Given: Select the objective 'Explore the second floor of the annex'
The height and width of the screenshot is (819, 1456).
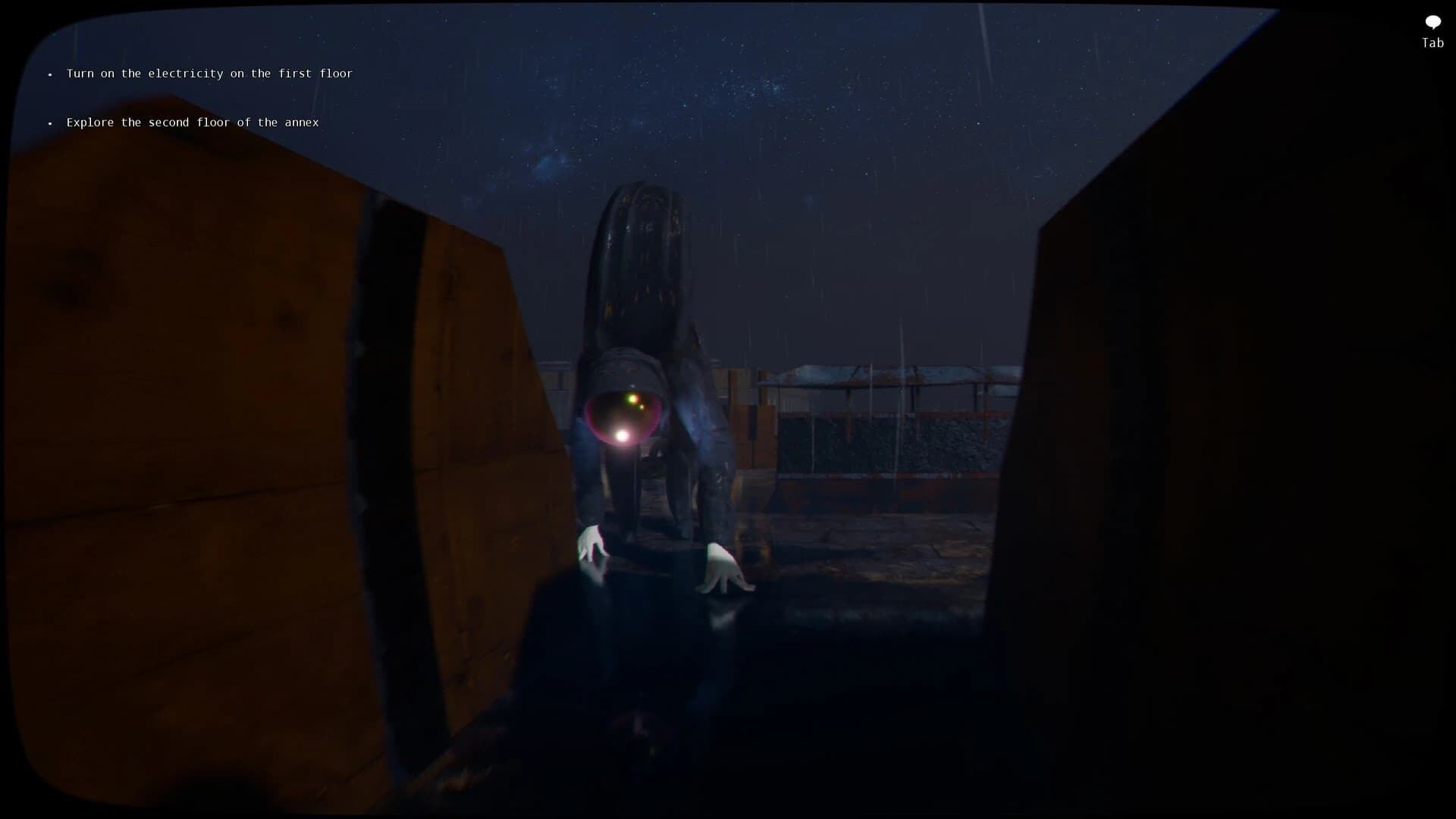Looking at the screenshot, I should pos(192,122).
